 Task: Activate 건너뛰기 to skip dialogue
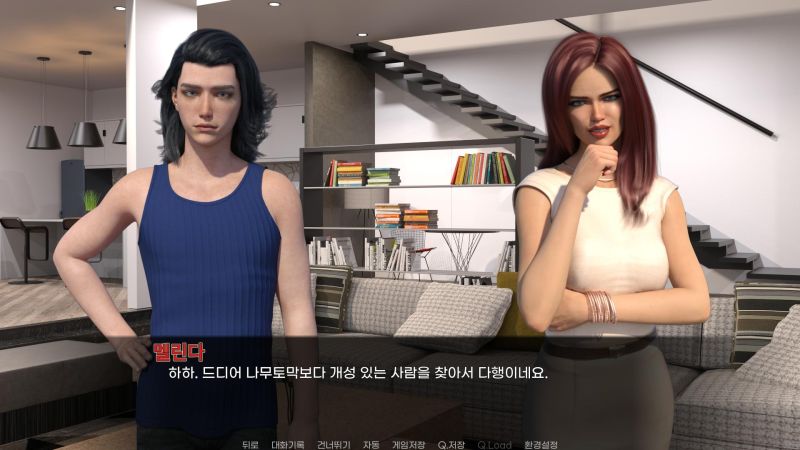coord(333,444)
